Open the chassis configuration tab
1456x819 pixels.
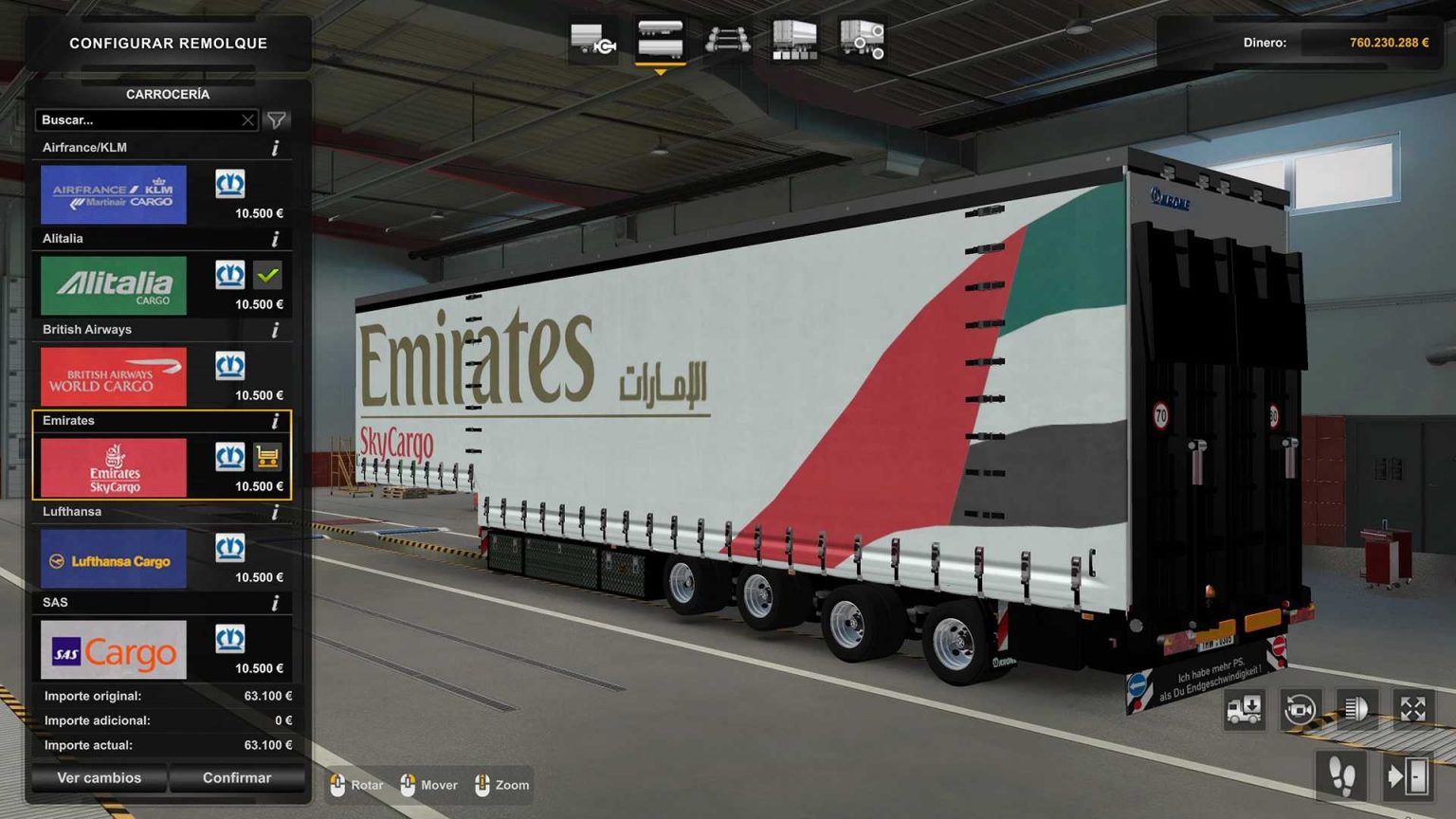point(594,38)
